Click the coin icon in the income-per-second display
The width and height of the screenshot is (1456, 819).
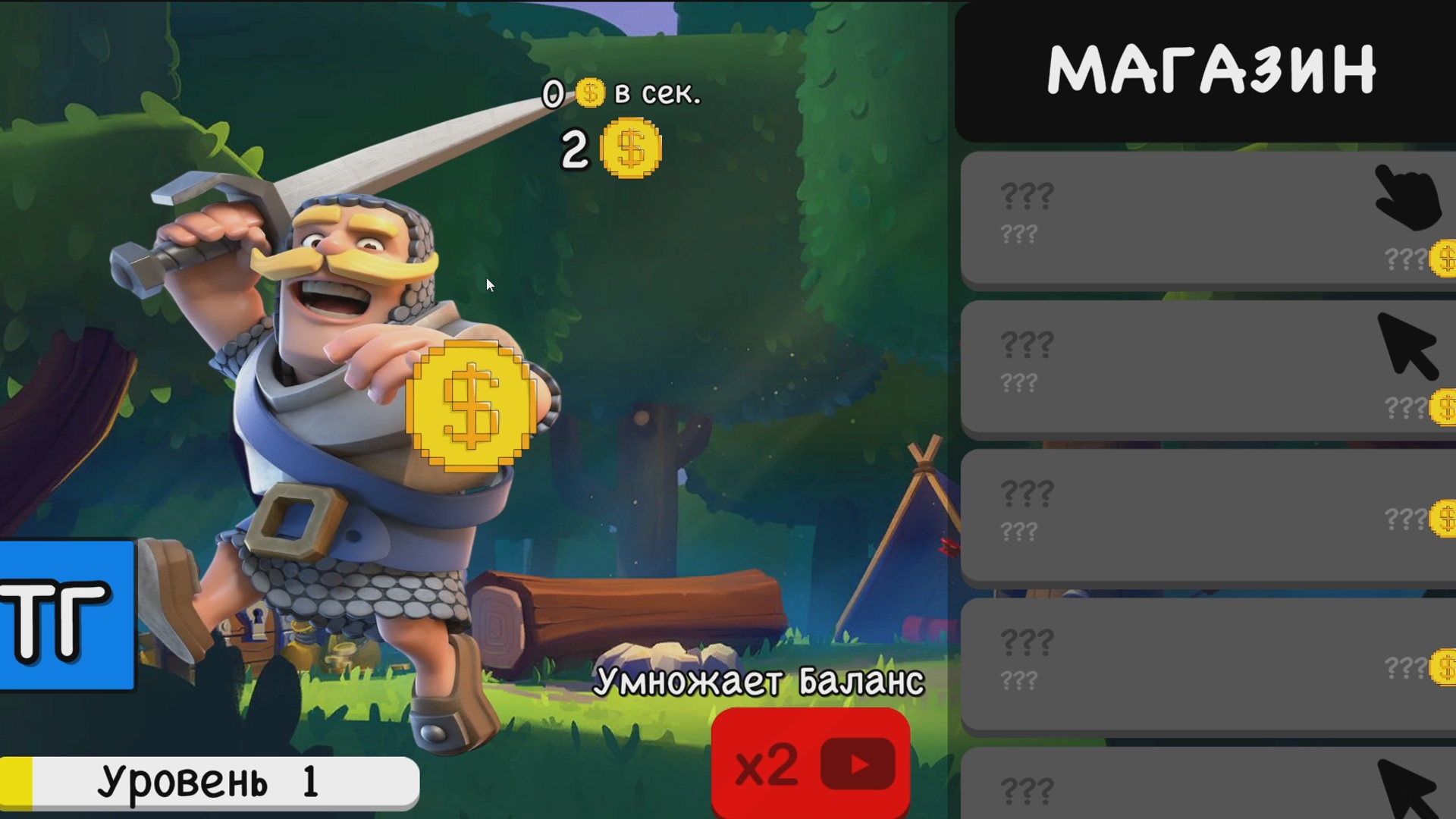pos(590,93)
